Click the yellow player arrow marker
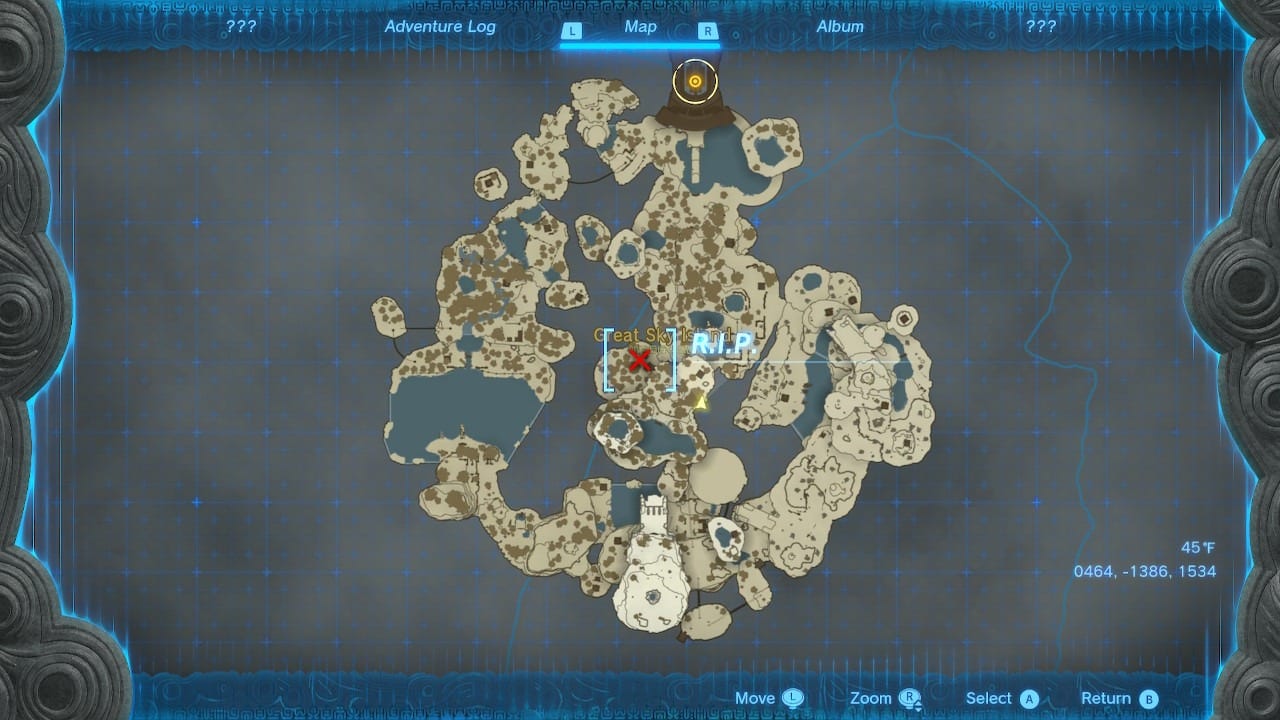This screenshot has width=1280, height=720. click(701, 402)
